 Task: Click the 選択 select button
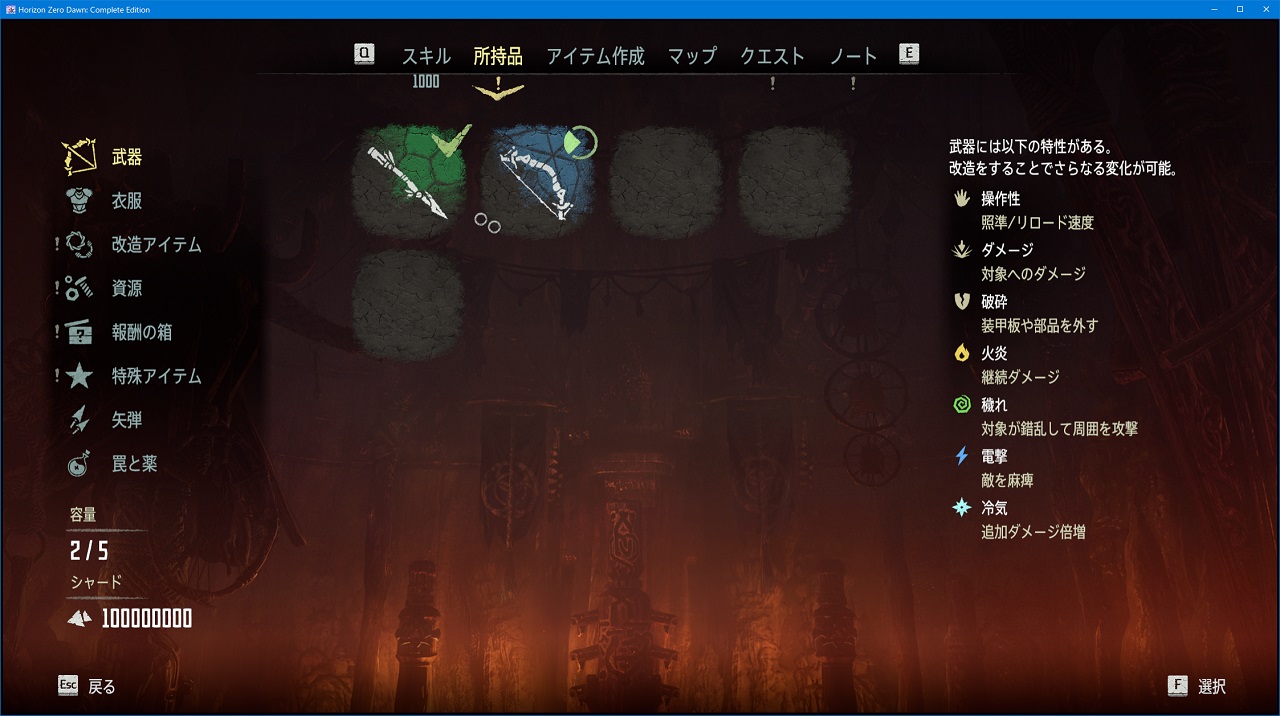(1197, 686)
